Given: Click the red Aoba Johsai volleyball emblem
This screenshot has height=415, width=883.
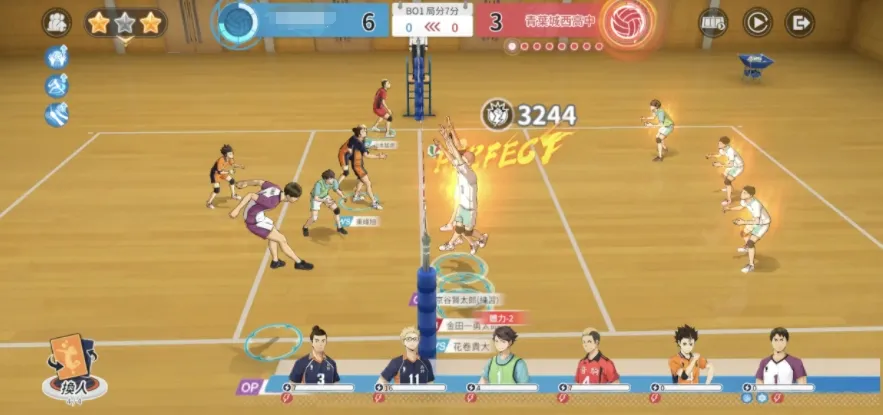Looking at the screenshot, I should coord(628,21).
